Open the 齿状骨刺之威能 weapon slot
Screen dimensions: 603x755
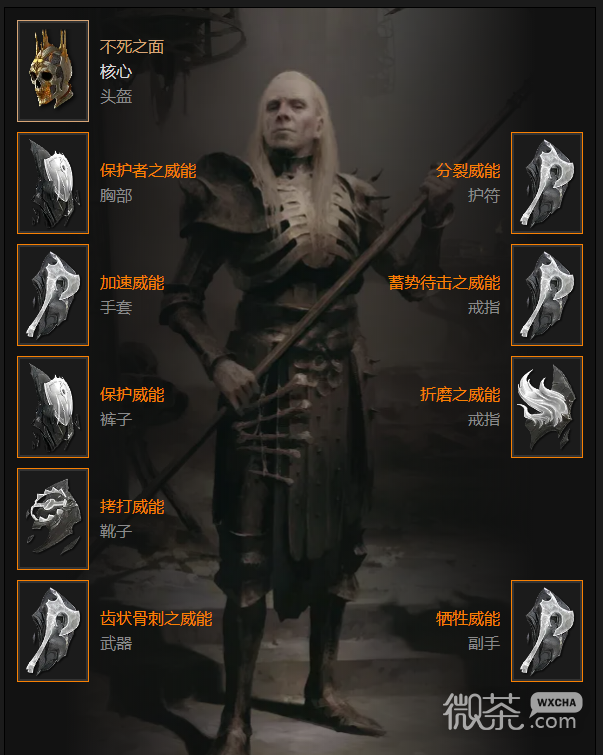coord(53,631)
